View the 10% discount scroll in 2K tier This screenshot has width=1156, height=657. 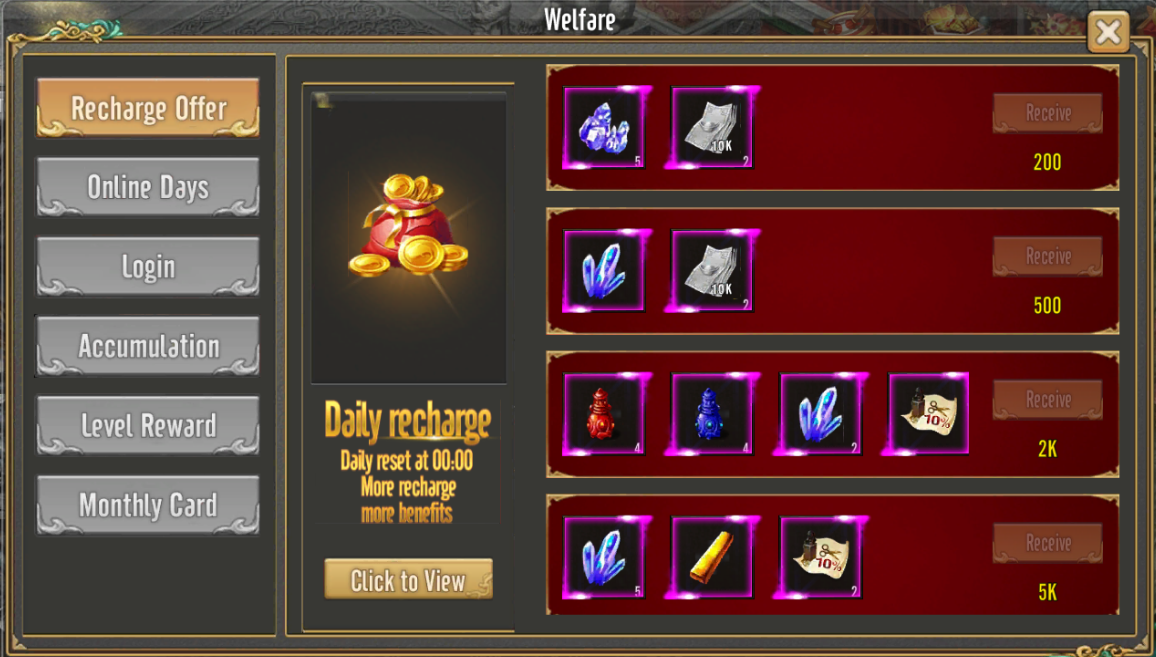928,414
